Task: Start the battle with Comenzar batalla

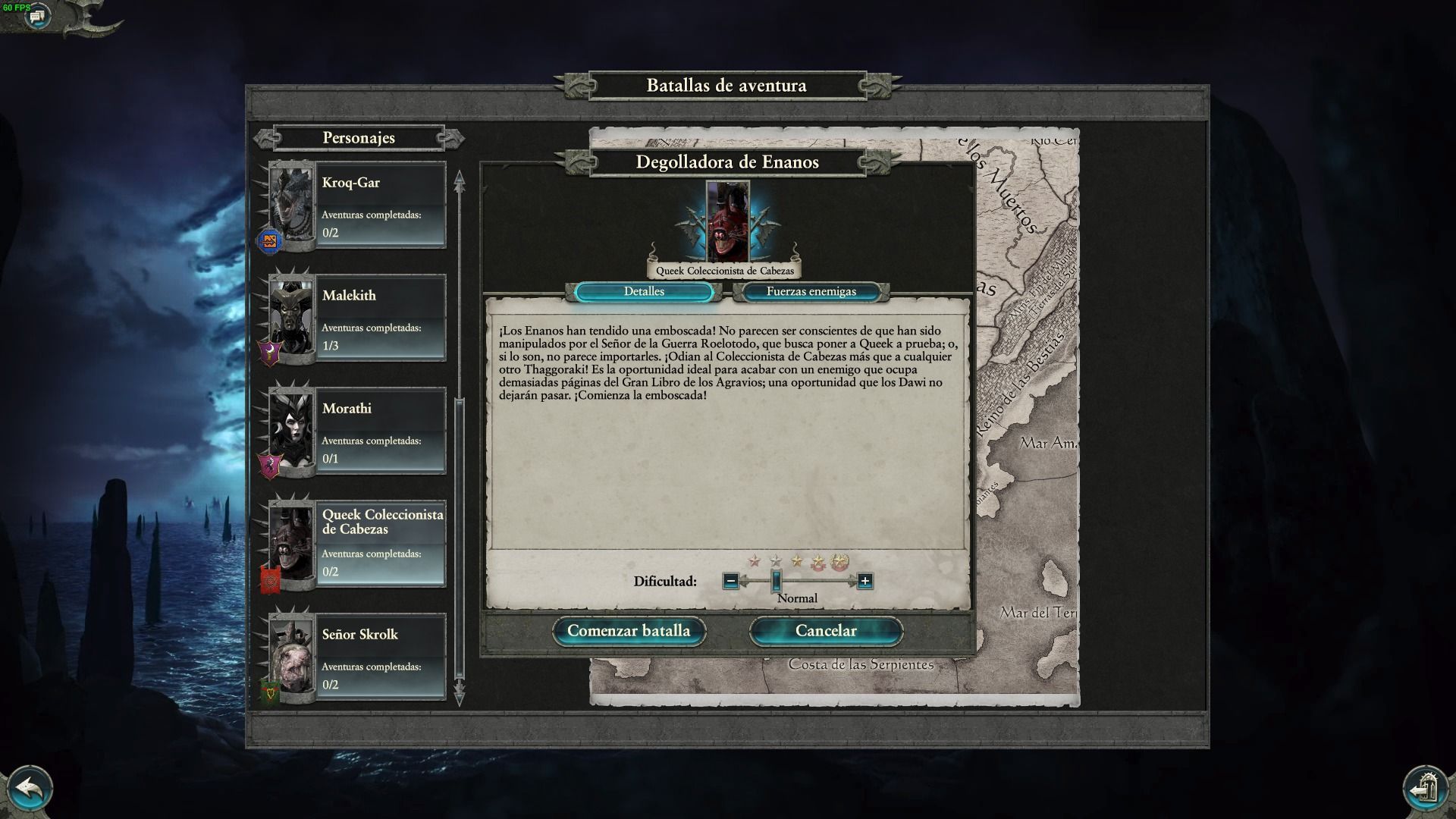Action: tap(629, 631)
